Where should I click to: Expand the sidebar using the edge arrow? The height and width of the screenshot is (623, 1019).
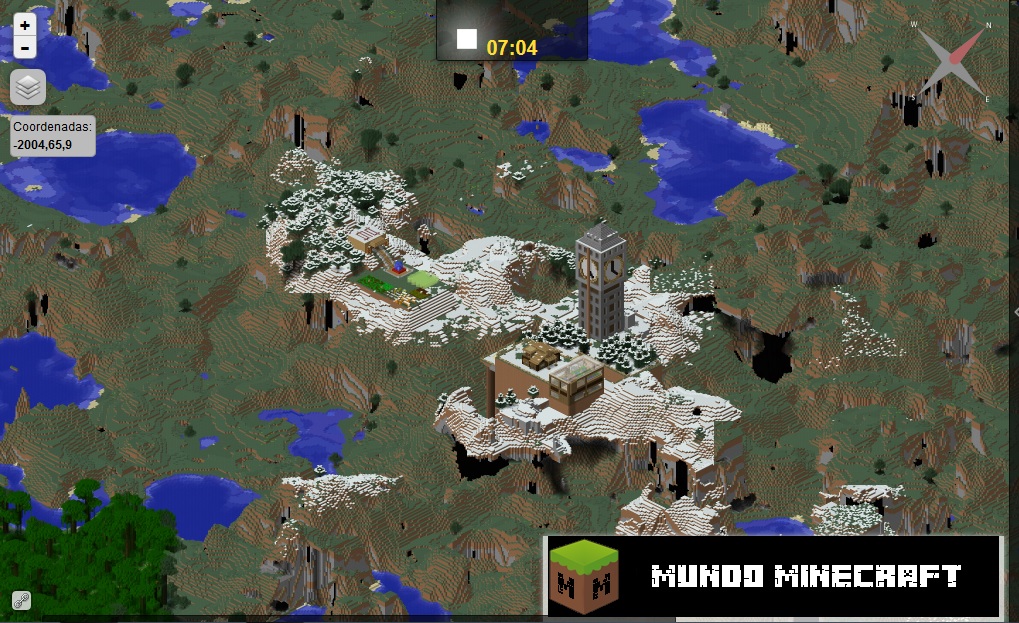[x=1014, y=312]
